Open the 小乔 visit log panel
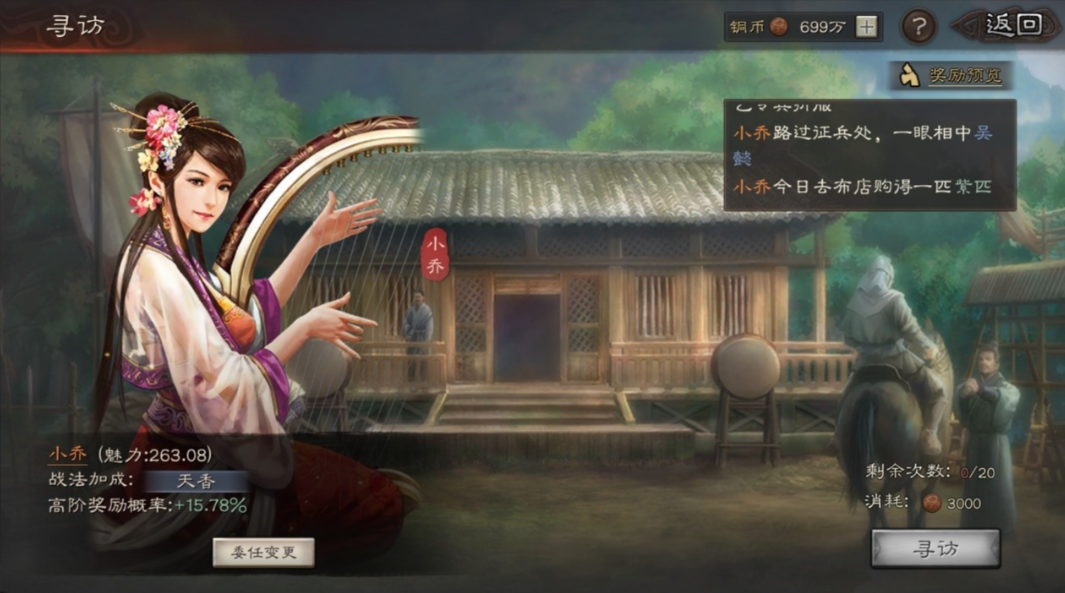Screen dimensions: 1065x593 [x=869, y=155]
